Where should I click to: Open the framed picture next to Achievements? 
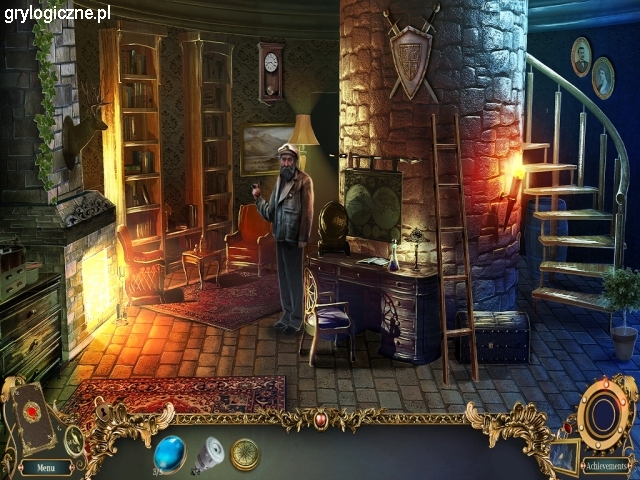[564, 455]
